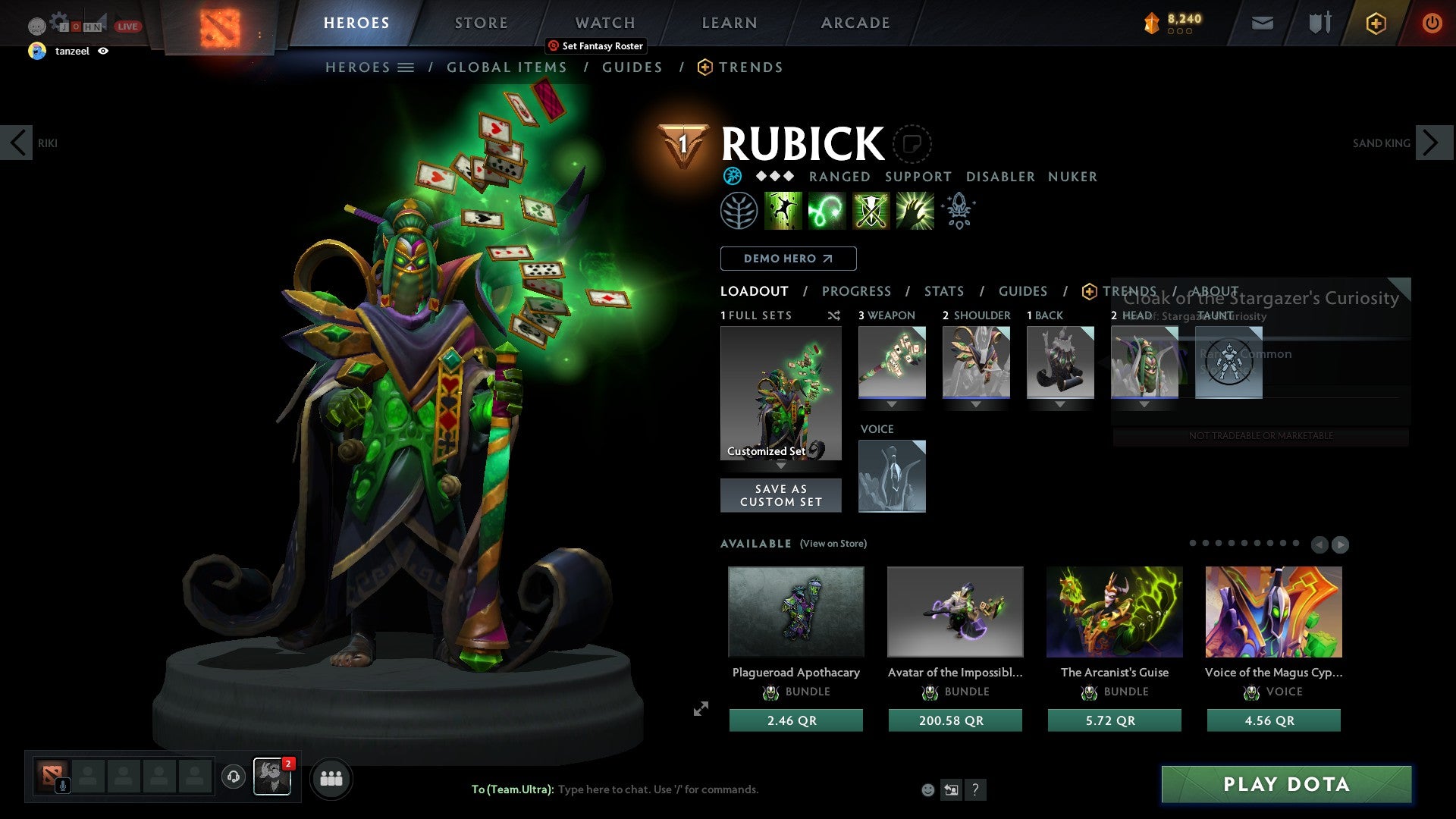Click the SAVE AS CUSTOM SET button
The height and width of the screenshot is (819, 1456).
(780, 494)
